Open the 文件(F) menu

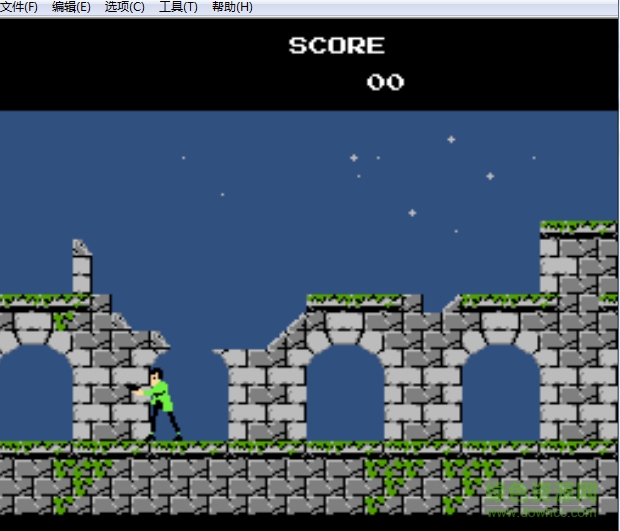[19, 7]
